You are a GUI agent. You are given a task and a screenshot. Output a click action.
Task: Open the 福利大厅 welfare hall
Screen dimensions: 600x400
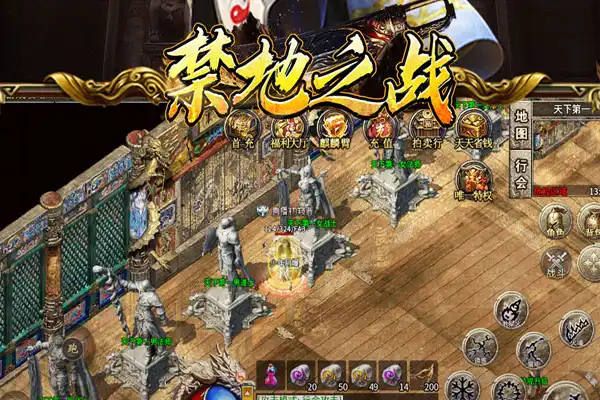288,127
